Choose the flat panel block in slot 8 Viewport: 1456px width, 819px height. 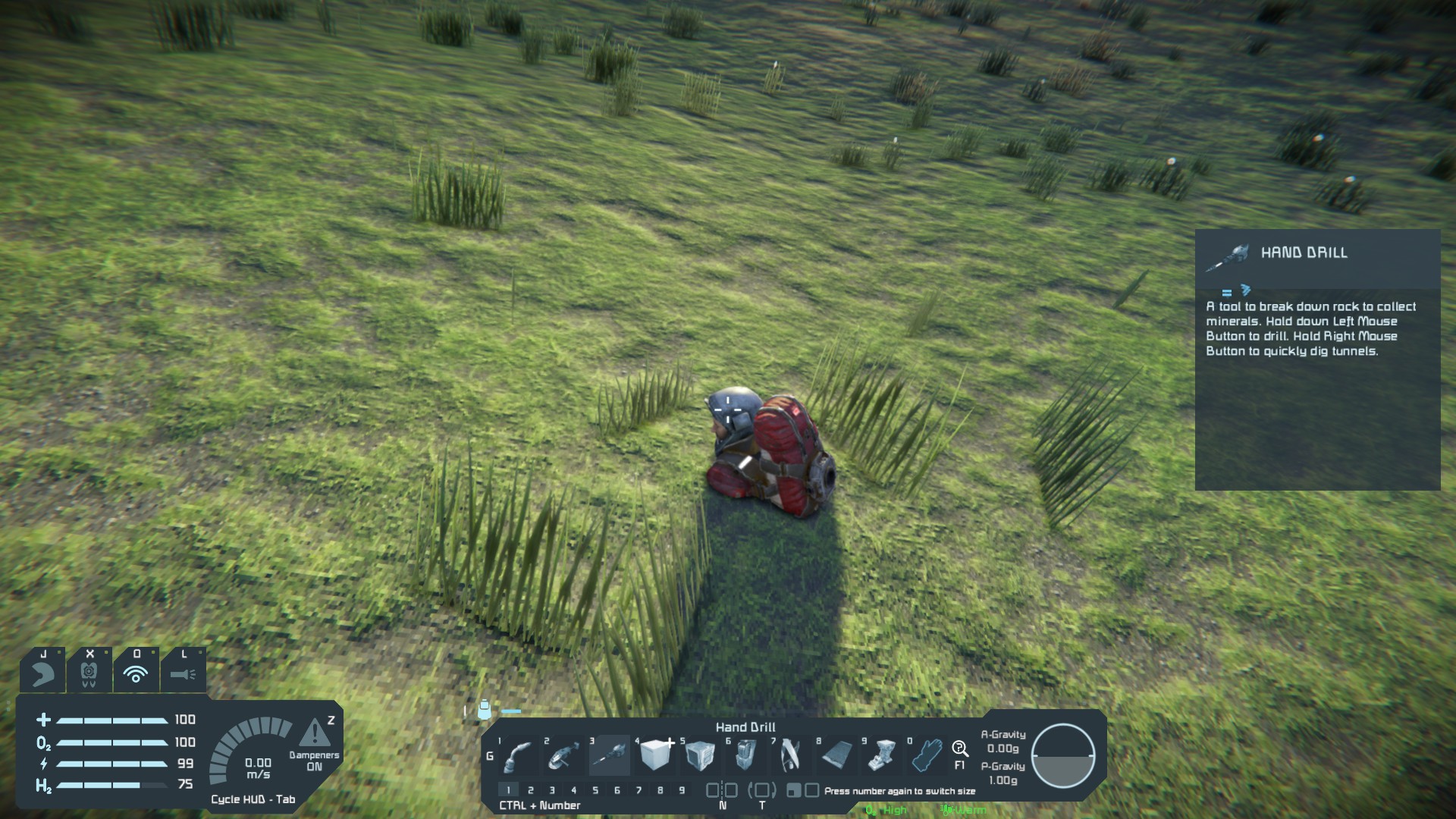tap(836, 755)
